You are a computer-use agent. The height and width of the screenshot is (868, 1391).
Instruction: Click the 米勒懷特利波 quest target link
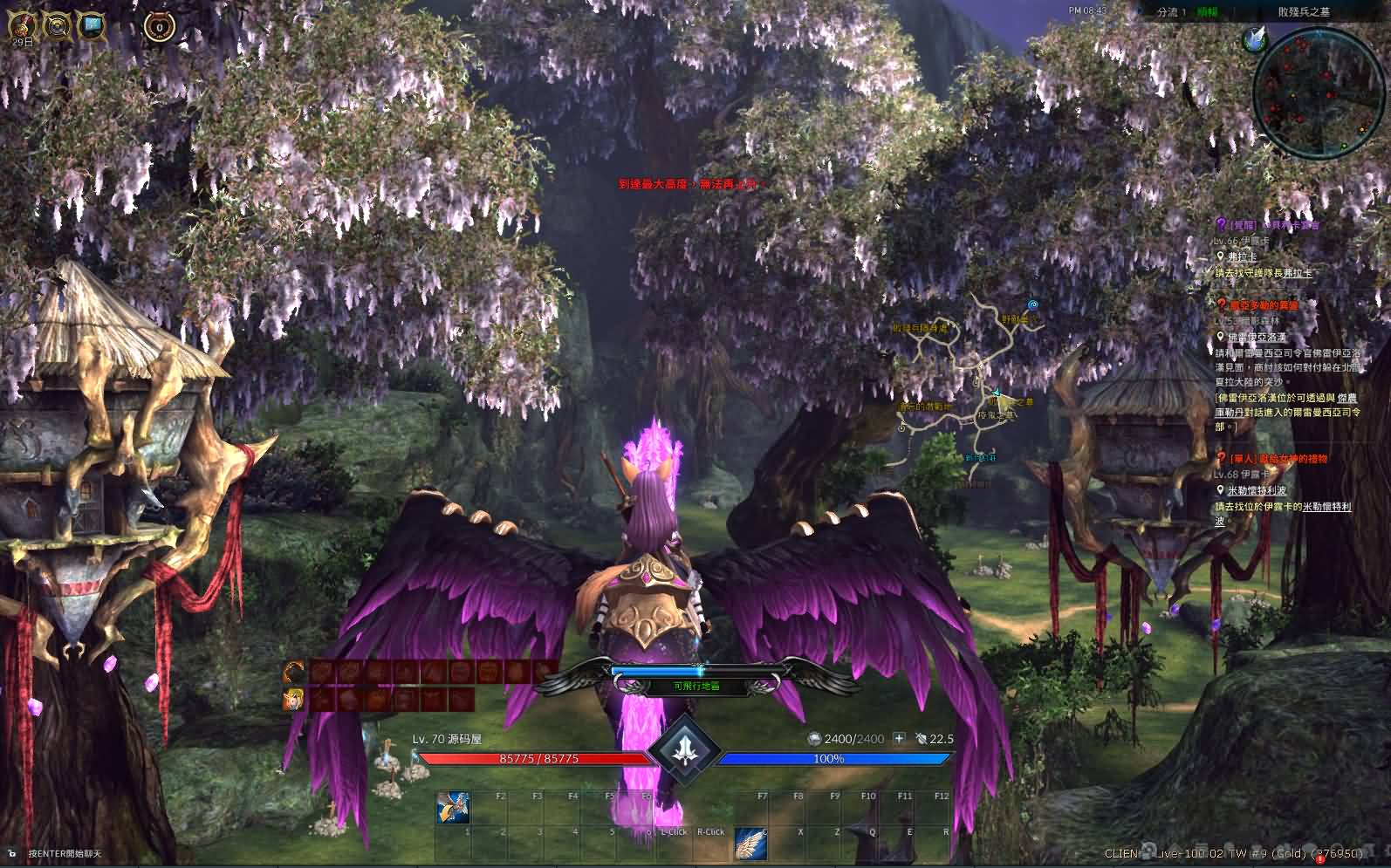pyautogui.click(x=1257, y=490)
